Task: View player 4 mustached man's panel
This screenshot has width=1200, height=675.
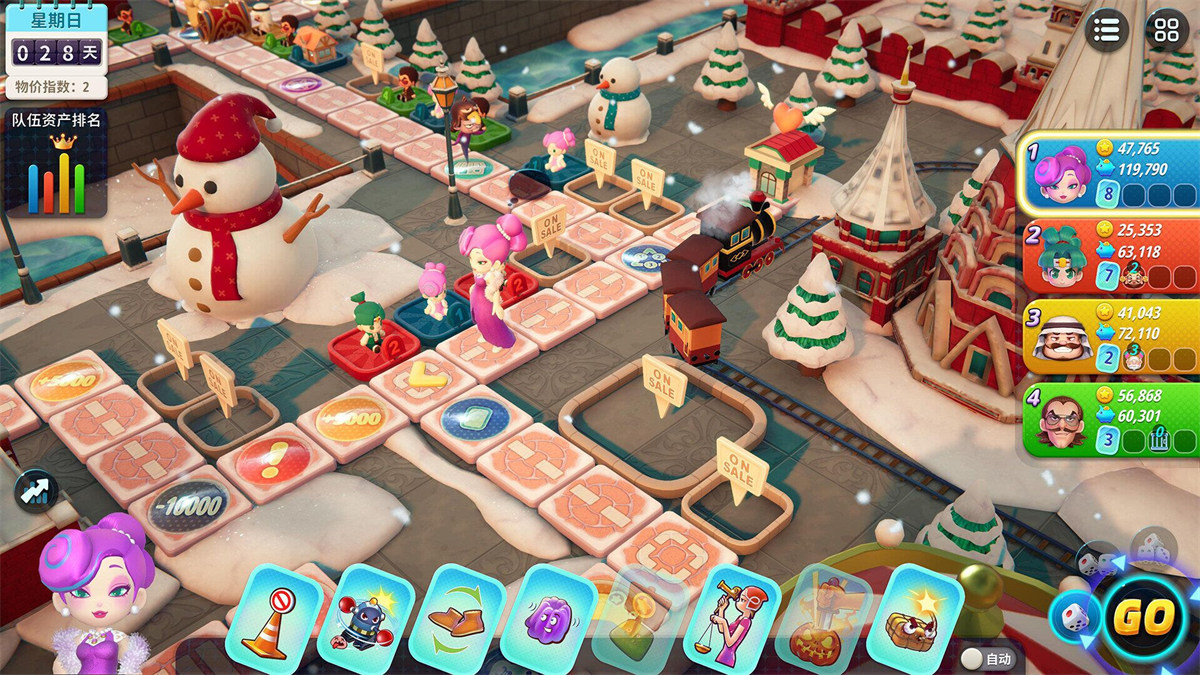Action: 1109,420
